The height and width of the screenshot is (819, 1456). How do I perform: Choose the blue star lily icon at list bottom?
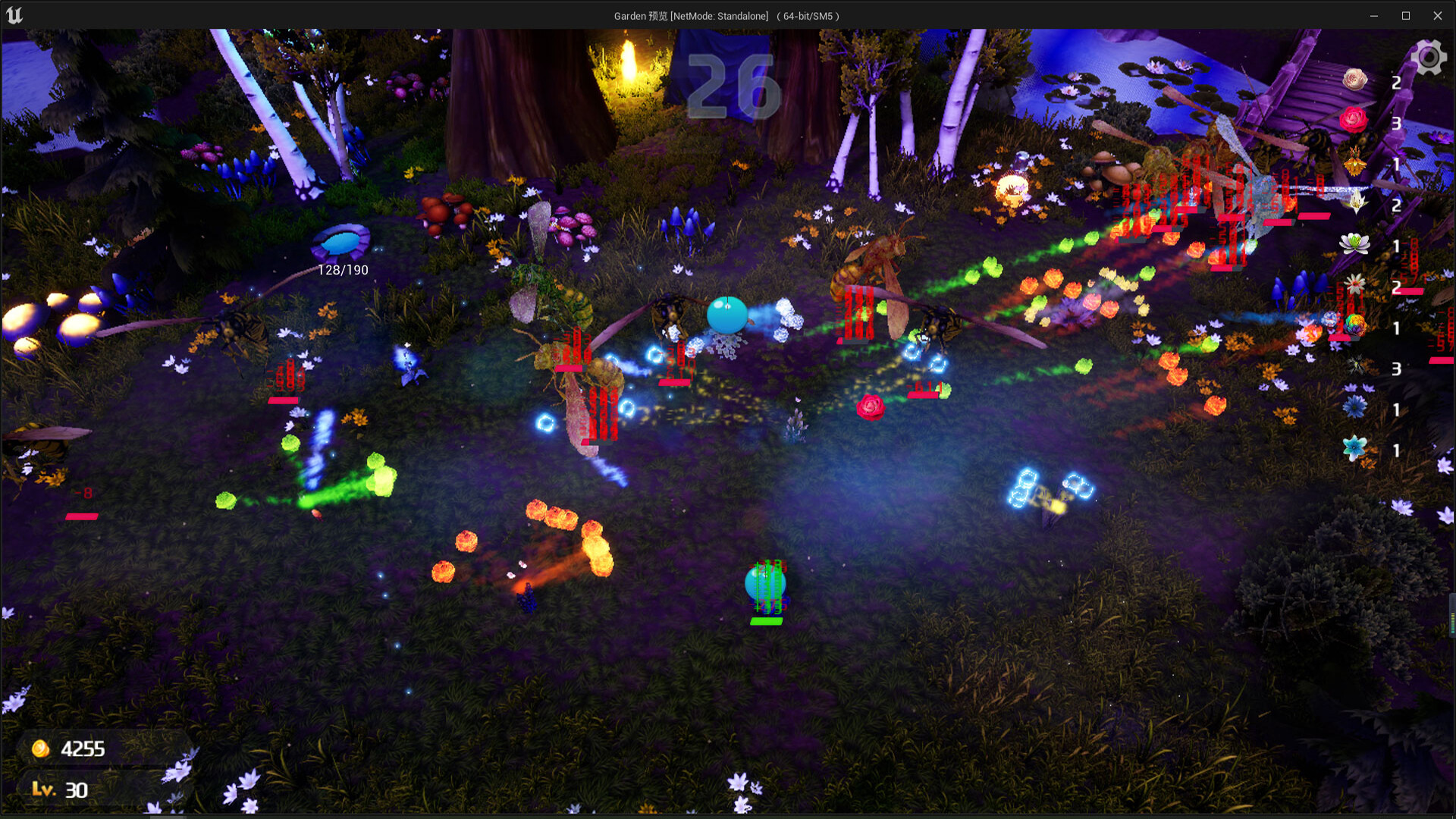pyautogui.click(x=1354, y=447)
